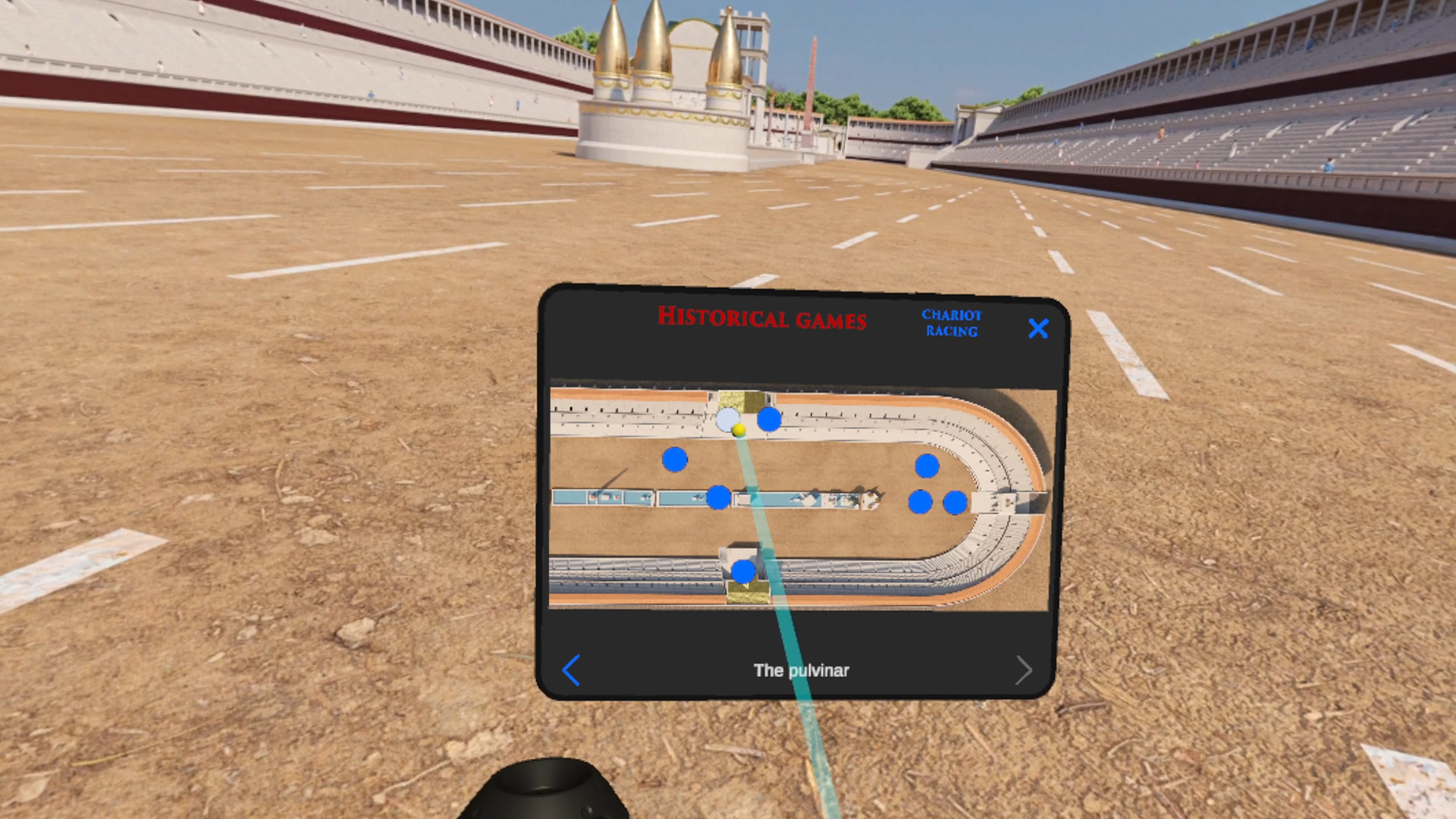Viewport: 1456px width, 819px height.
Task: Select the blue teleport marker right of the pulvinar
Action: [x=769, y=417]
